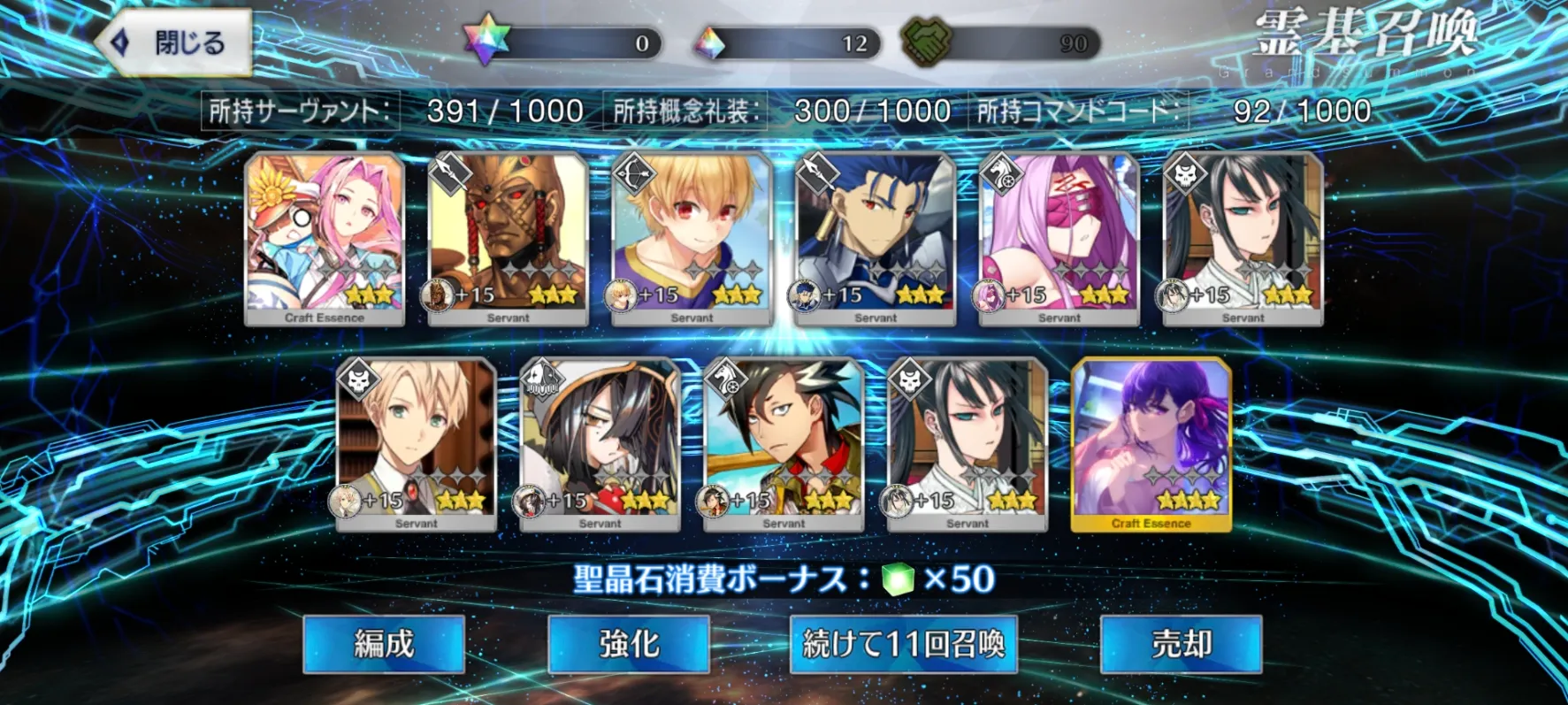
Task: View the brown-skinned red-eyed warrior Servant card
Action: point(509,239)
